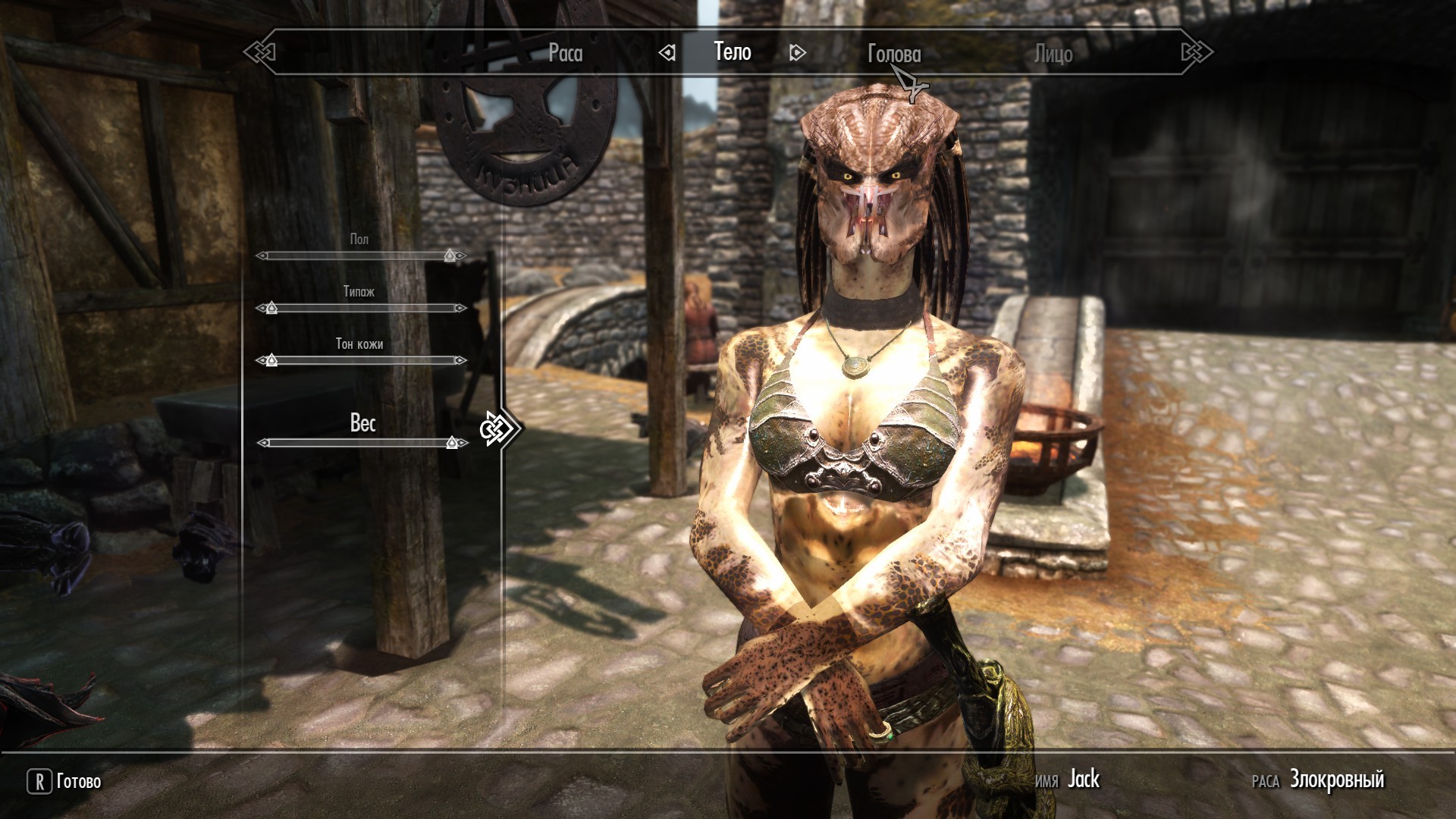Click the left arrow beside Тело
The image size is (1456, 819).
click(x=667, y=52)
